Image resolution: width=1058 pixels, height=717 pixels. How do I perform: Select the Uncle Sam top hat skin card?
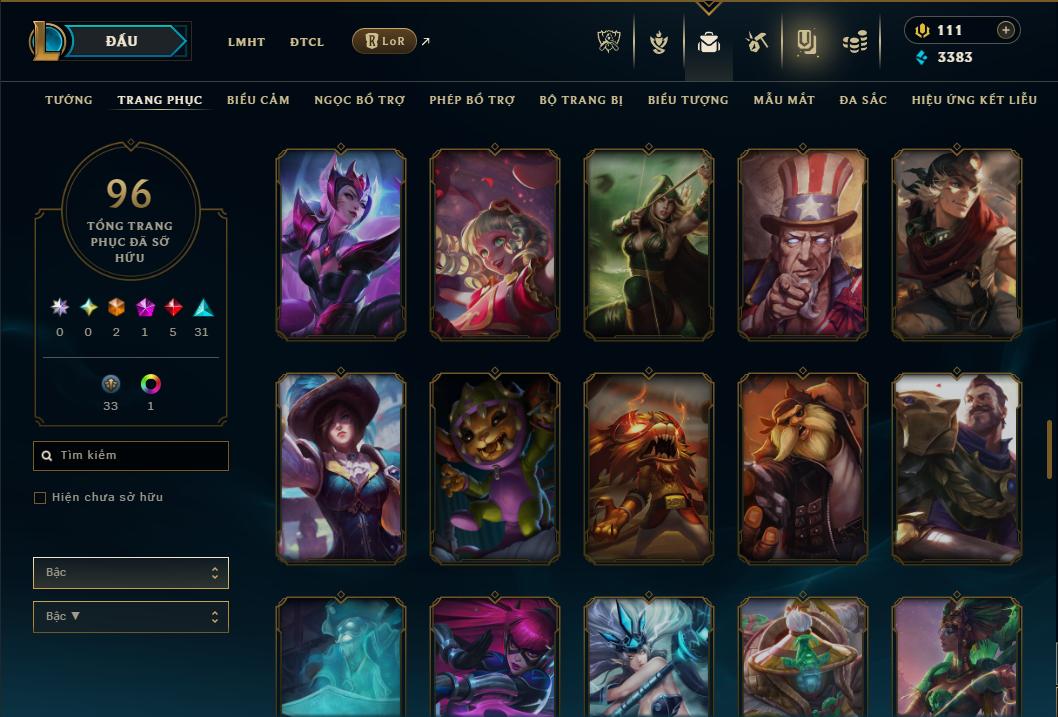(803, 244)
